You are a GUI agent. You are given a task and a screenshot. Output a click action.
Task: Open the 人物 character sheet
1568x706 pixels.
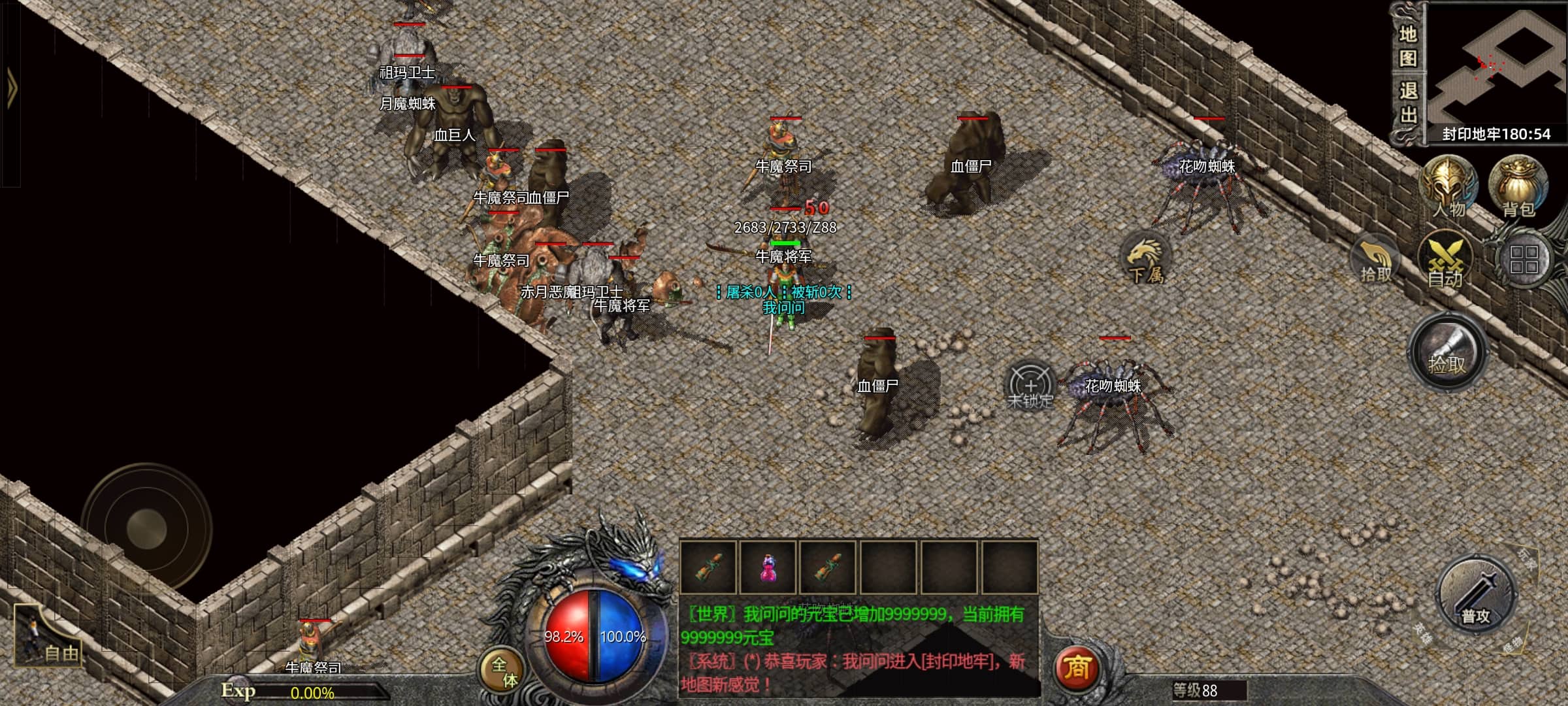[x=1449, y=188]
